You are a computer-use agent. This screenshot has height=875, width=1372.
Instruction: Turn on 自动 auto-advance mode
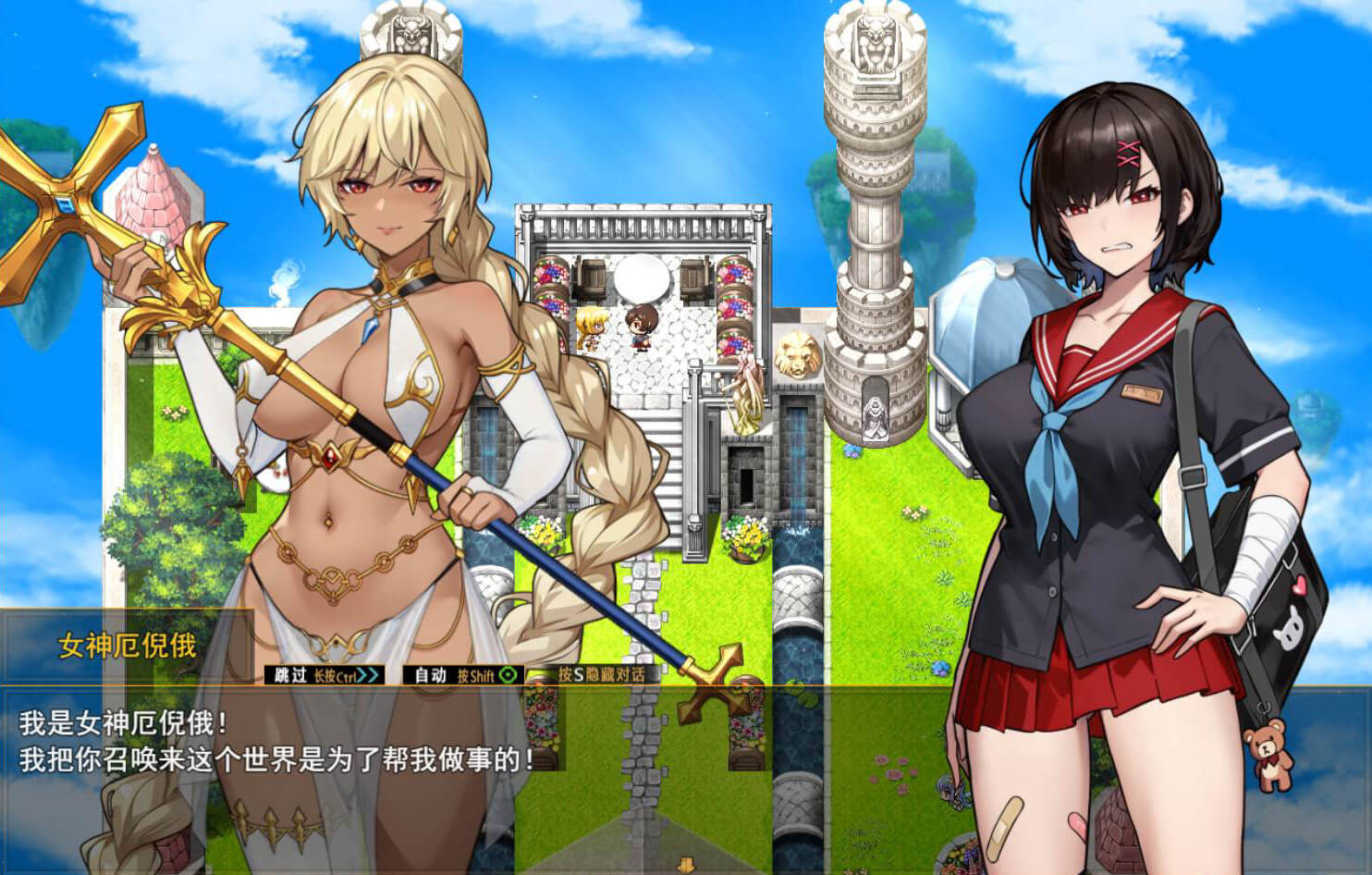tap(463, 675)
